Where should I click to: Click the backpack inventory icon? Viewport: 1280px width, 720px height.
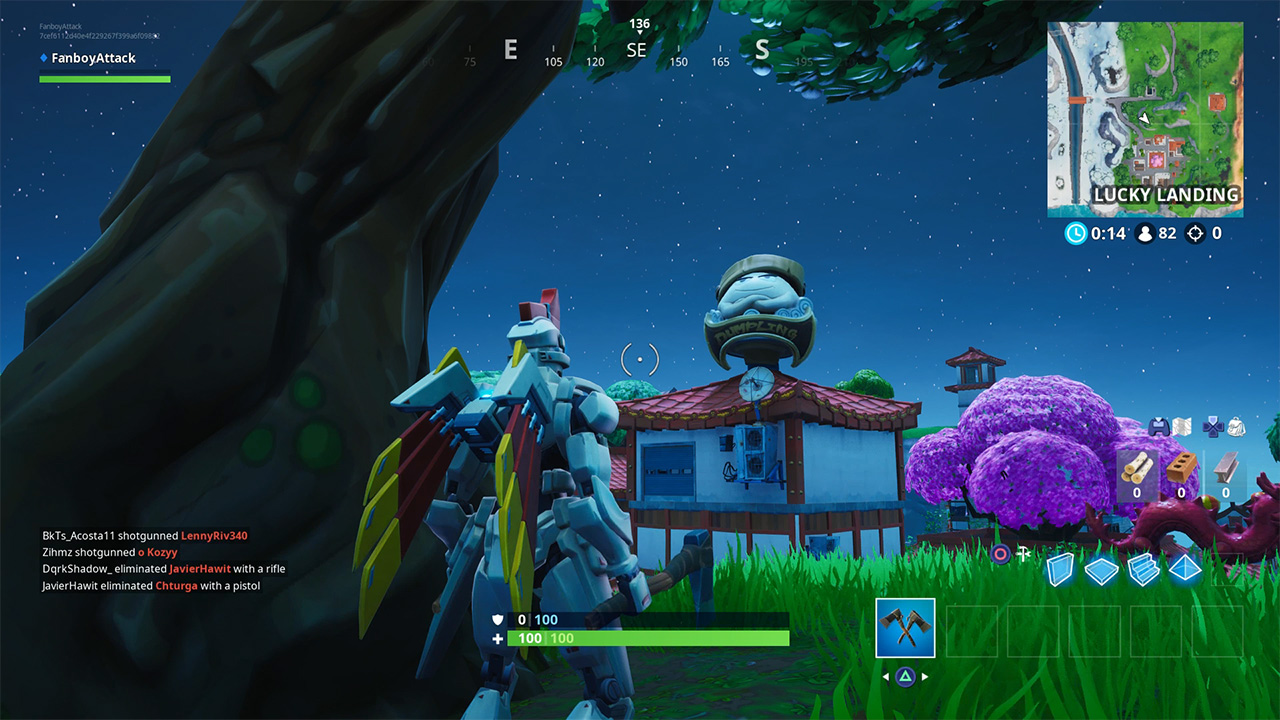pos(1236,426)
